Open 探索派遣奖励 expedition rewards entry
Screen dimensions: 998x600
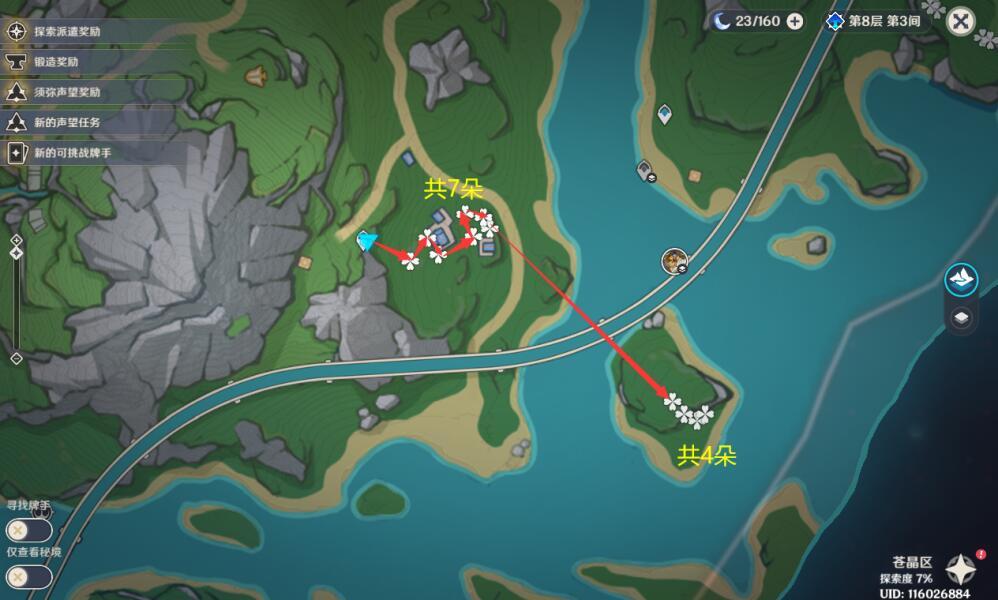coord(70,31)
